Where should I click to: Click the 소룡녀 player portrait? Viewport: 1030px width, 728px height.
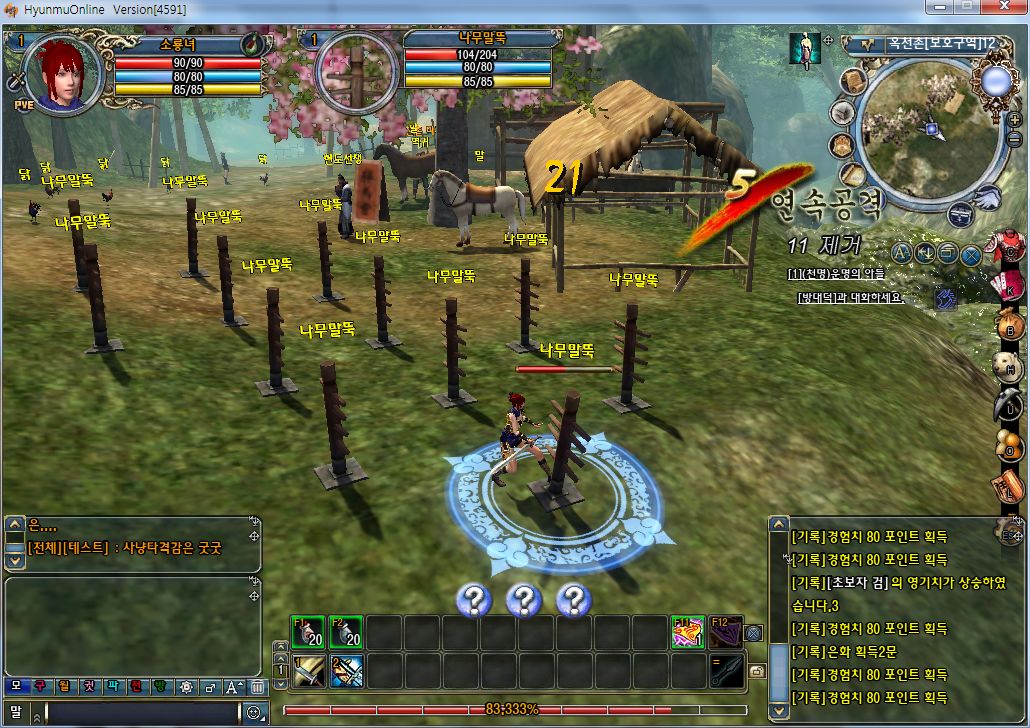click(62, 72)
